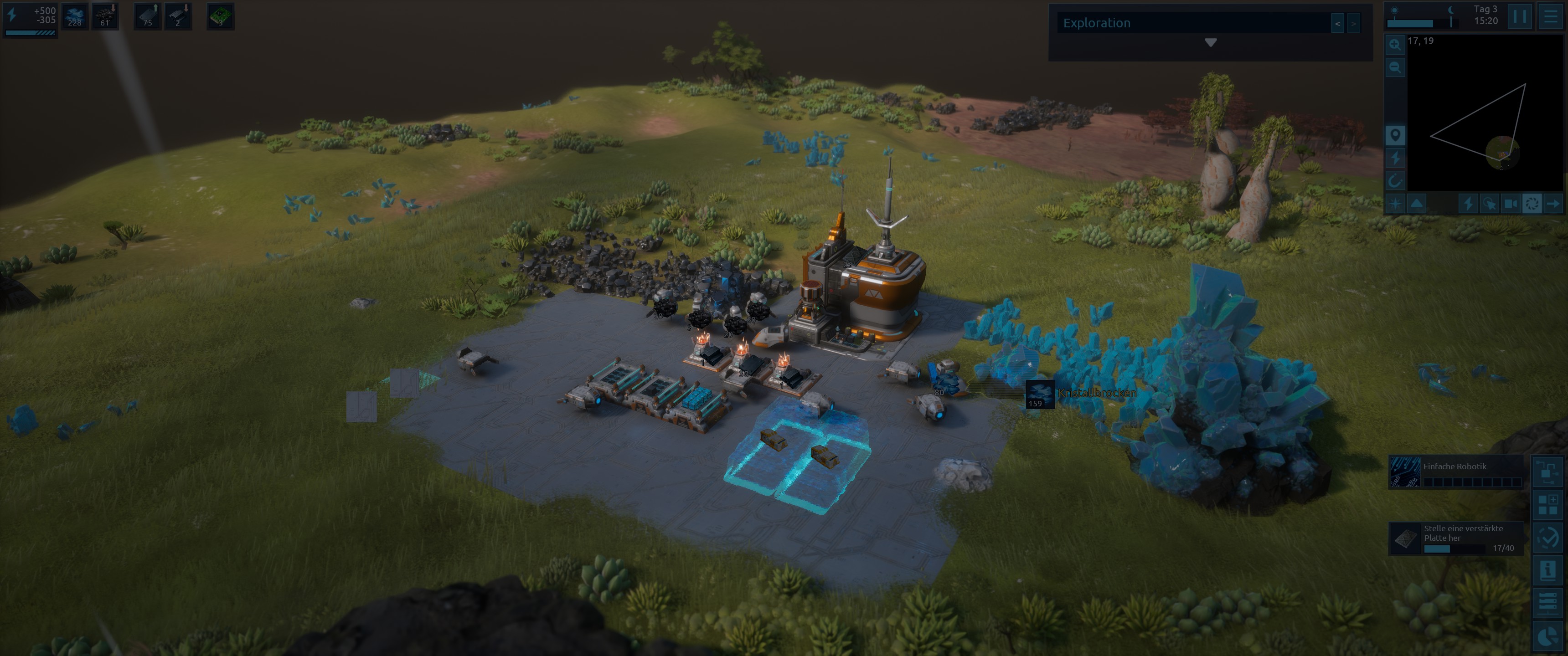1568x656 pixels.
Task: Click the up-triangle button below minimap
Action: pyautogui.click(x=1417, y=203)
